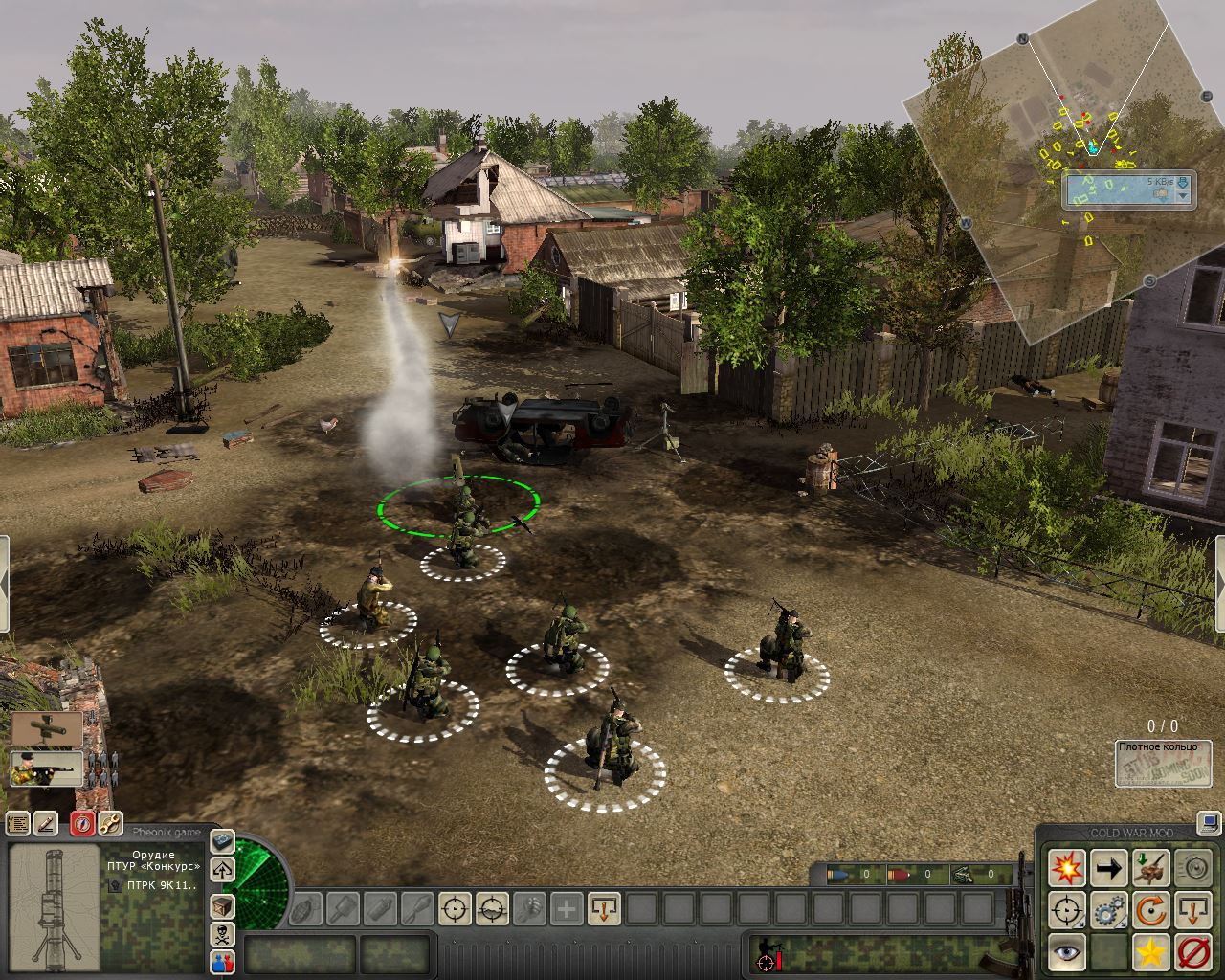The image size is (1225, 980).
Task: Choose the black arrow move command
Action: [x=1108, y=868]
